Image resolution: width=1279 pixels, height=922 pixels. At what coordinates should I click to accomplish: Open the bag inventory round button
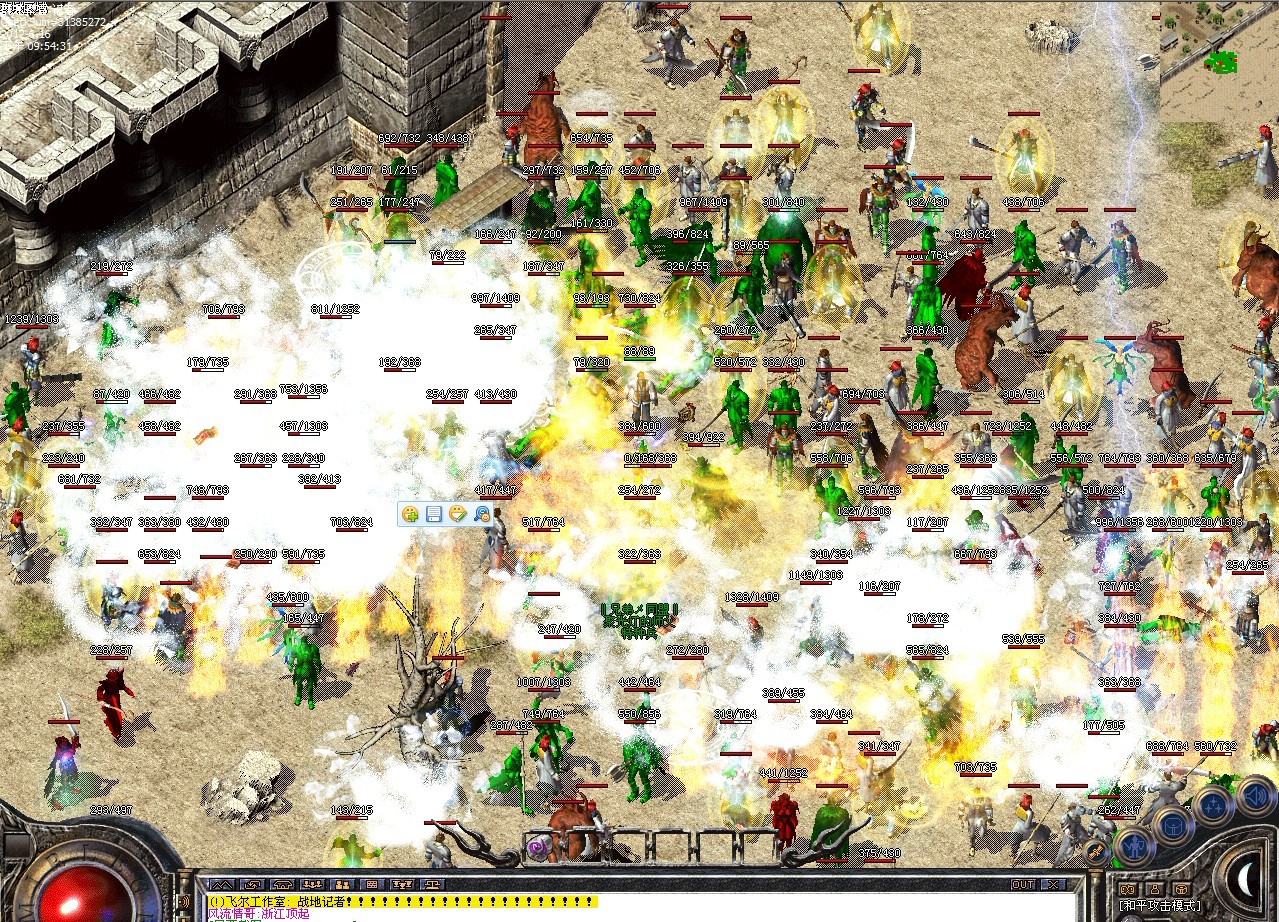1171,824
